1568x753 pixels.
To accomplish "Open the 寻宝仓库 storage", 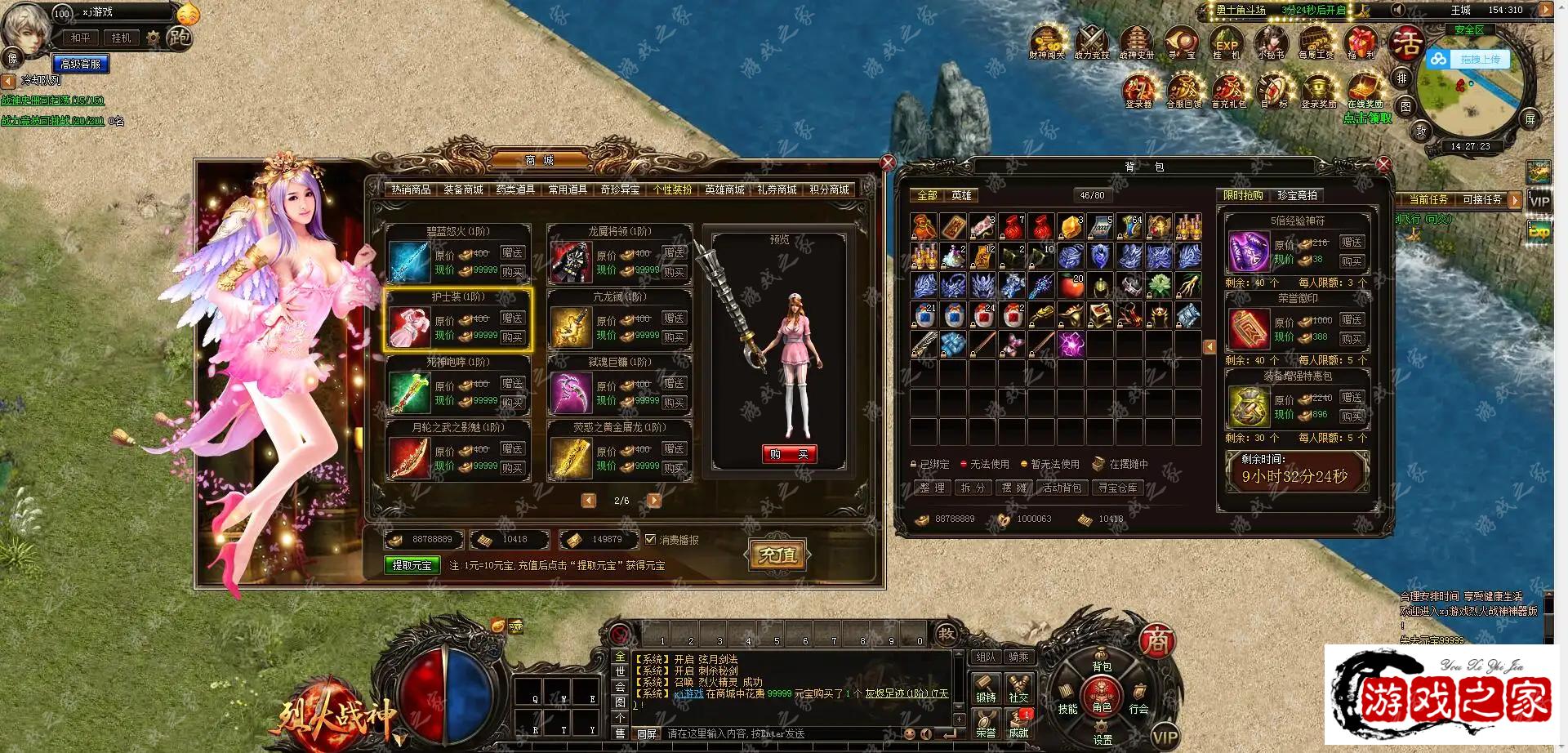I will point(1117,488).
